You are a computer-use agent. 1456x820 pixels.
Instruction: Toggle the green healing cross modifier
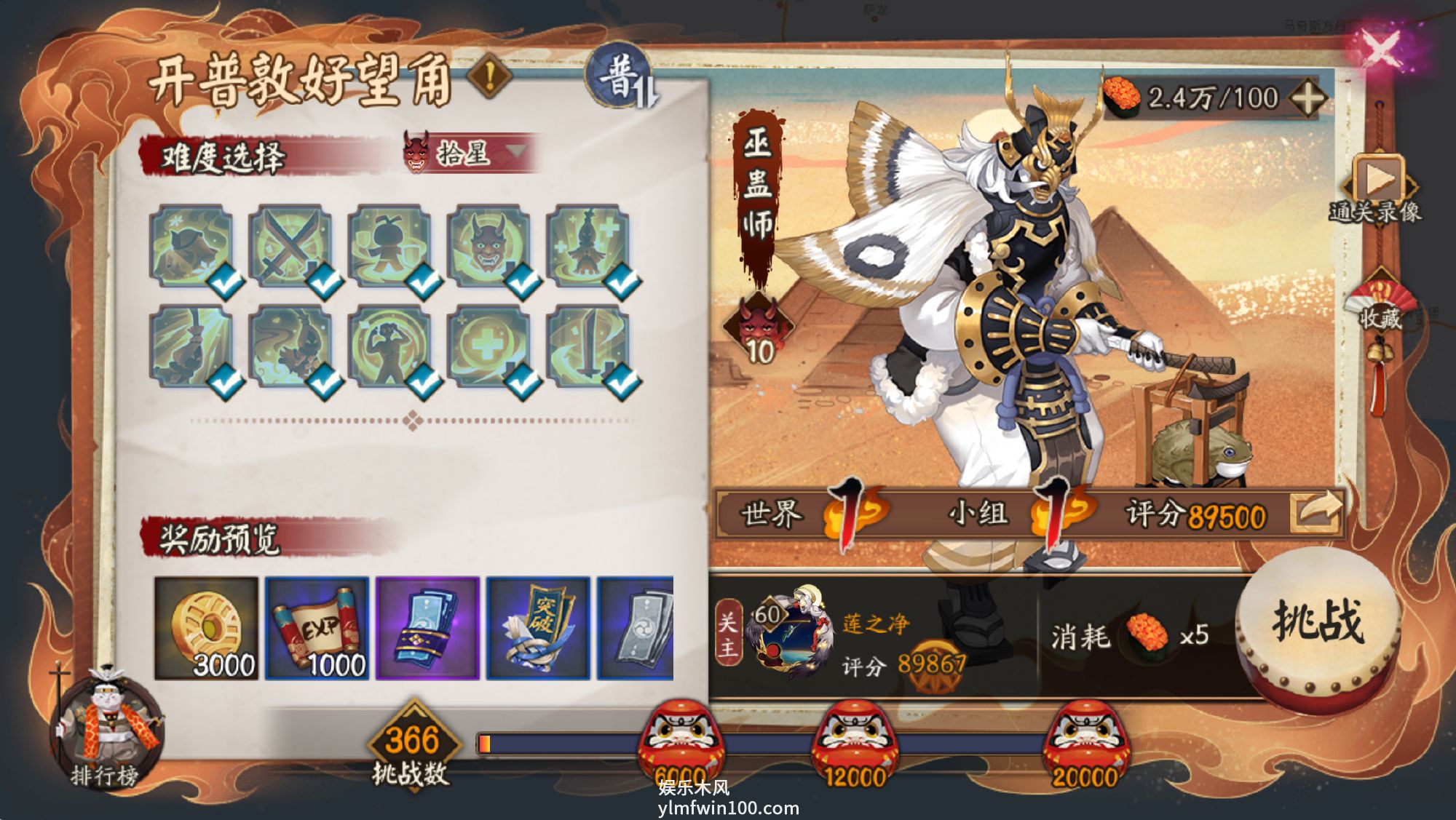coord(488,347)
